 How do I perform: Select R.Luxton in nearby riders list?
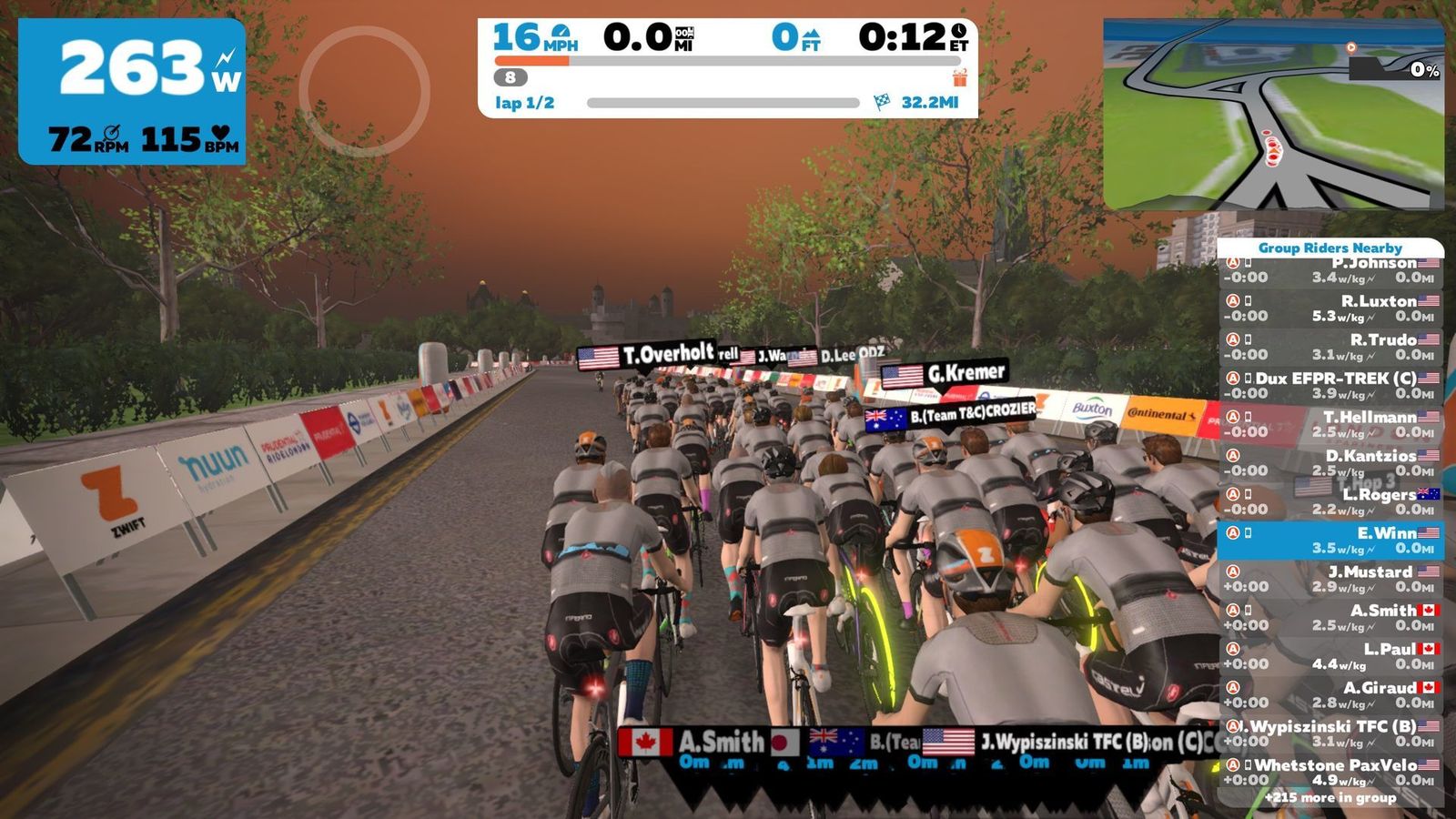[x=1330, y=308]
